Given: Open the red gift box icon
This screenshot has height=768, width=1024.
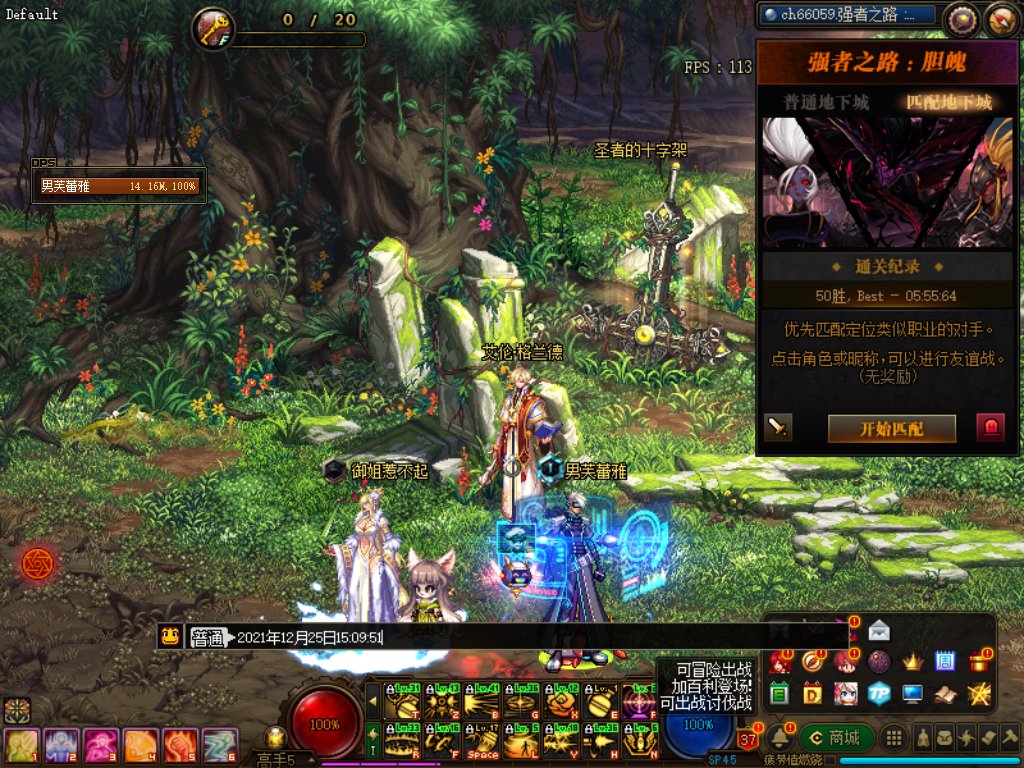Looking at the screenshot, I should coord(978,661).
